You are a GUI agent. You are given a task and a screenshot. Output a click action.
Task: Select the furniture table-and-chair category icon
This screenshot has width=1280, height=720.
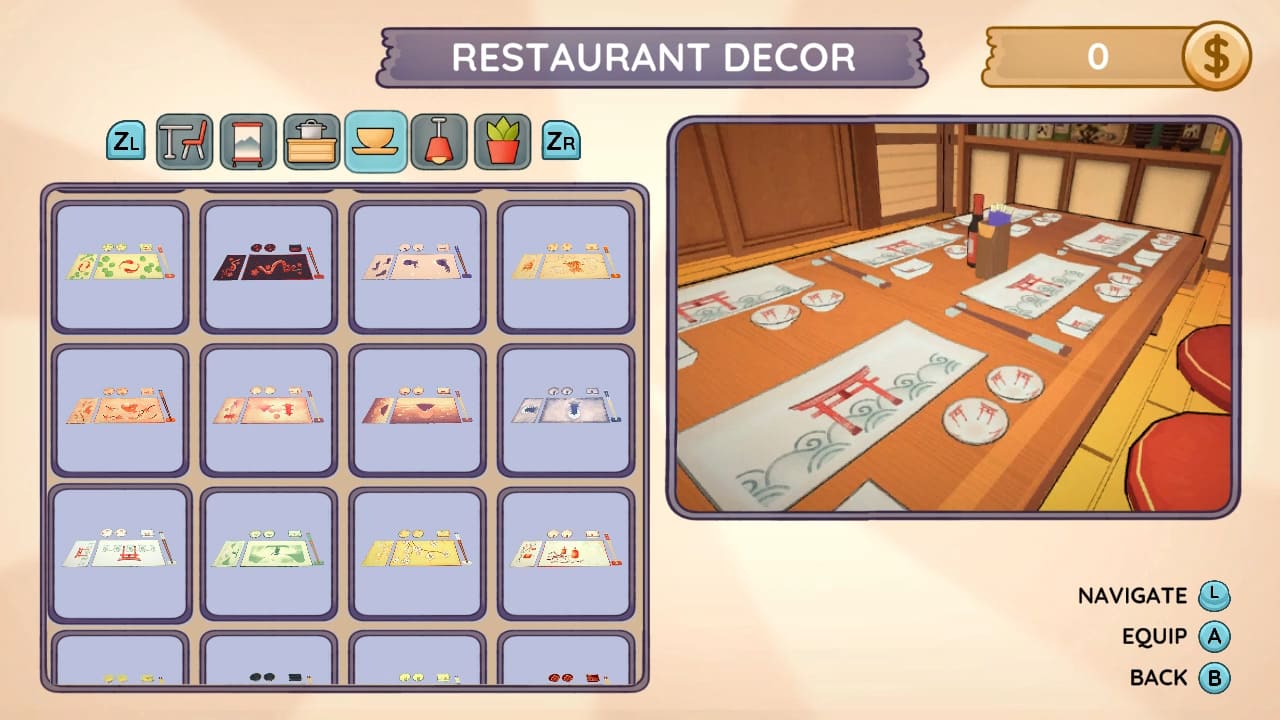(x=185, y=141)
